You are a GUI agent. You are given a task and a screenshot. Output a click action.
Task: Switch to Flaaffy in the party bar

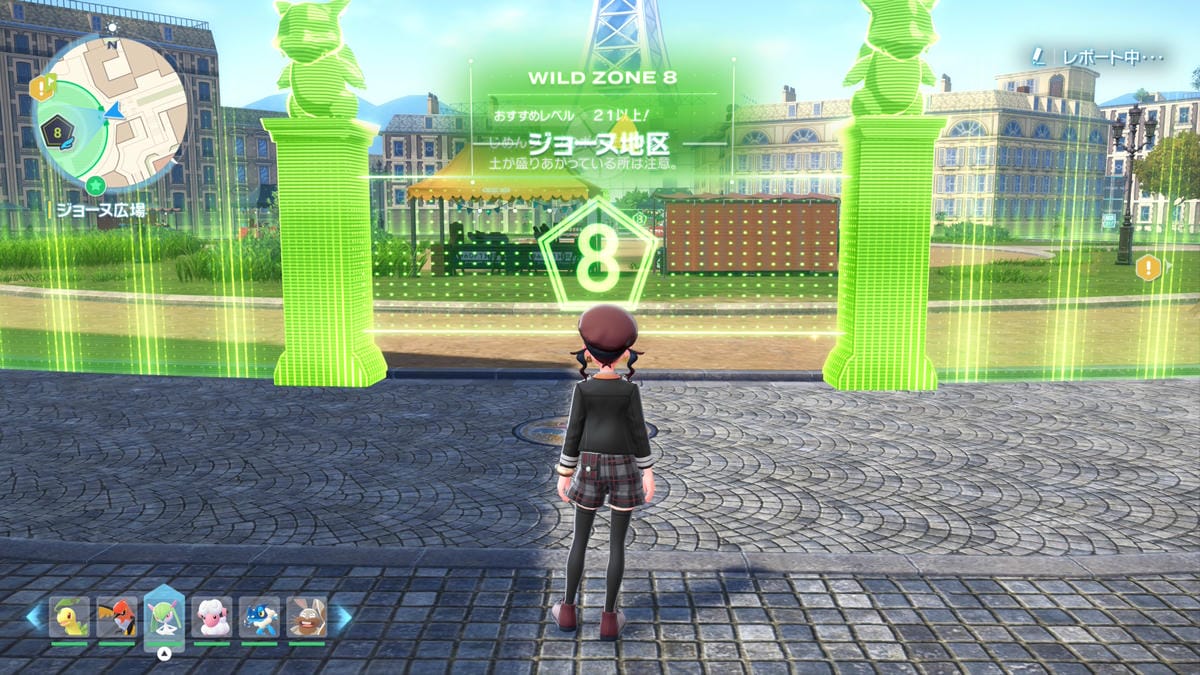tap(212, 616)
